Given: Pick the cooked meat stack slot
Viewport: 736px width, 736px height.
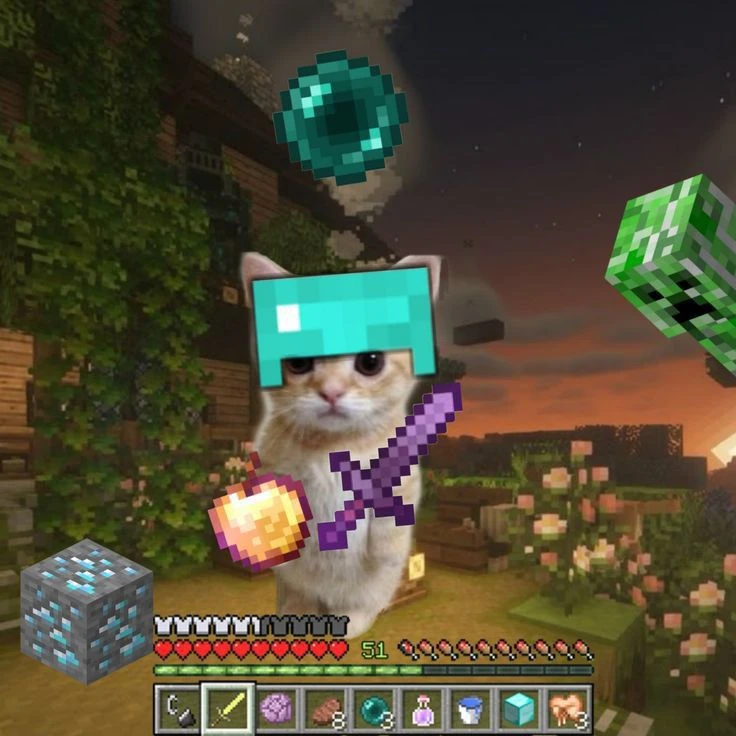Looking at the screenshot, I should pyautogui.click(x=324, y=709).
